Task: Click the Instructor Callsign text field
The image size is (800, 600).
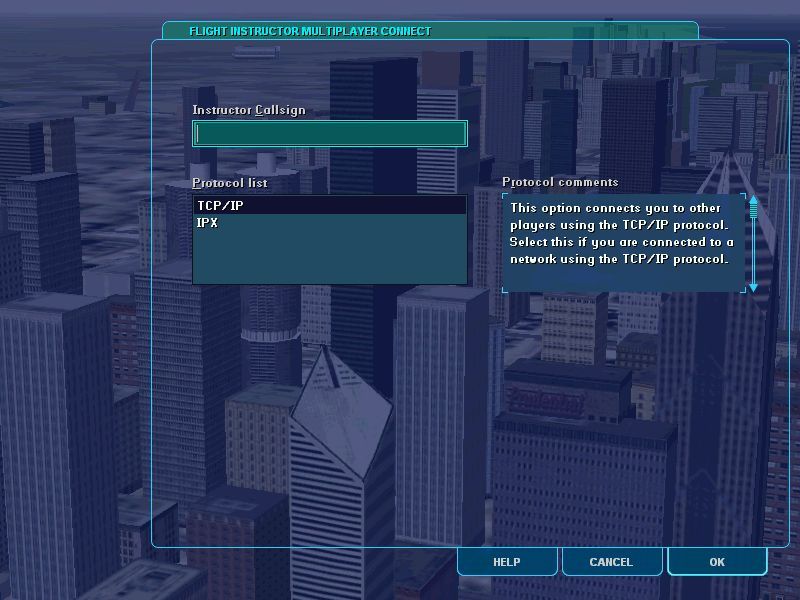Action: click(x=330, y=134)
